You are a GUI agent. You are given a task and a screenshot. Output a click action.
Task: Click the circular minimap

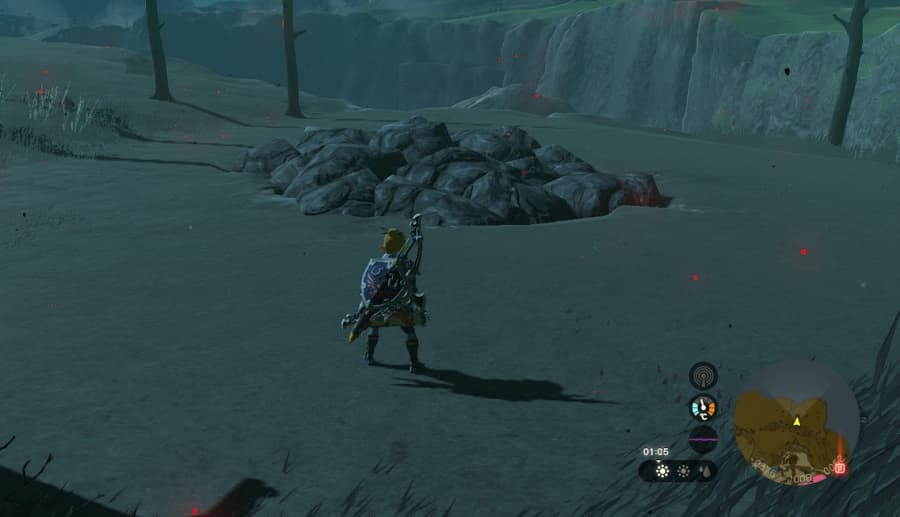click(796, 422)
